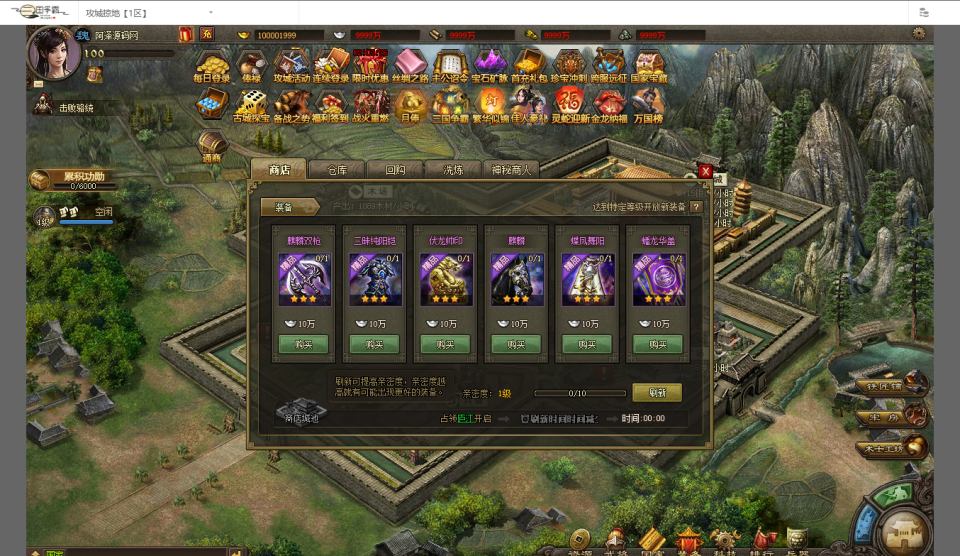Viewport: 960px width, 556px height.
Task: Open the 累积功勋 merit tracker
Action: click(80, 180)
